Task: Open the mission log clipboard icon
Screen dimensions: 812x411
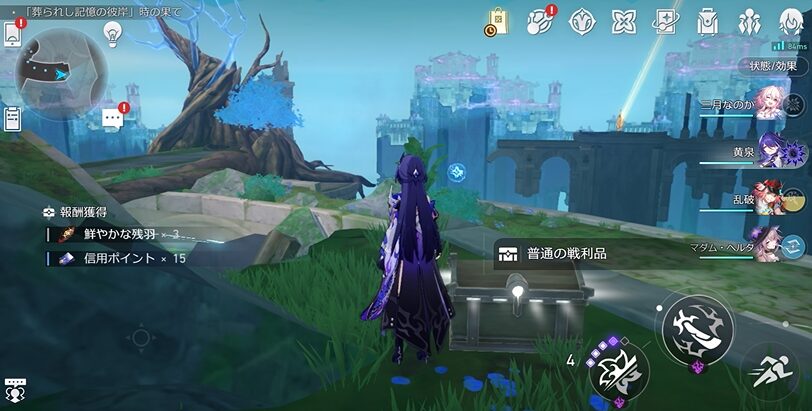Action: (x=12, y=119)
